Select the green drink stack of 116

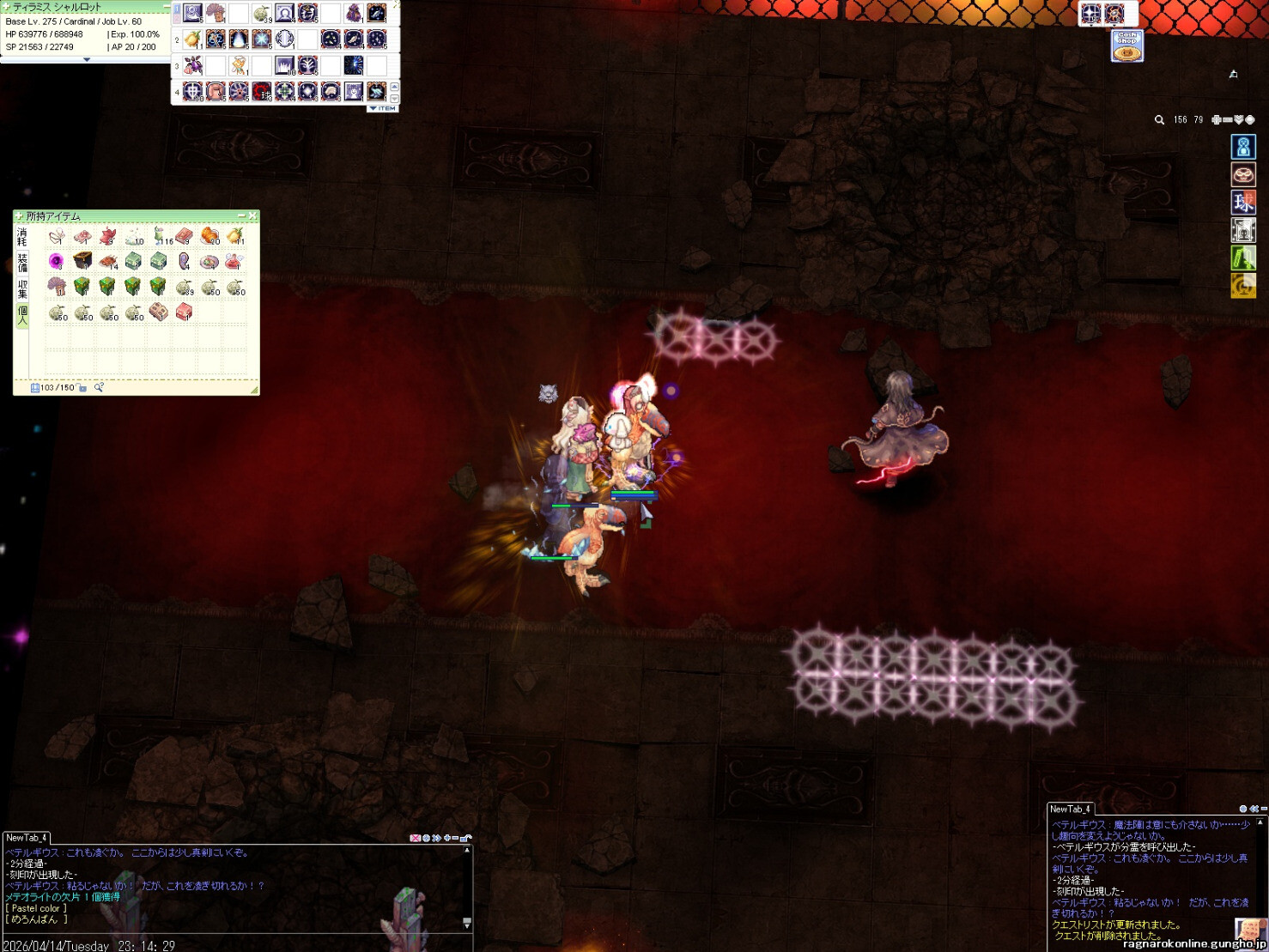[x=160, y=235]
